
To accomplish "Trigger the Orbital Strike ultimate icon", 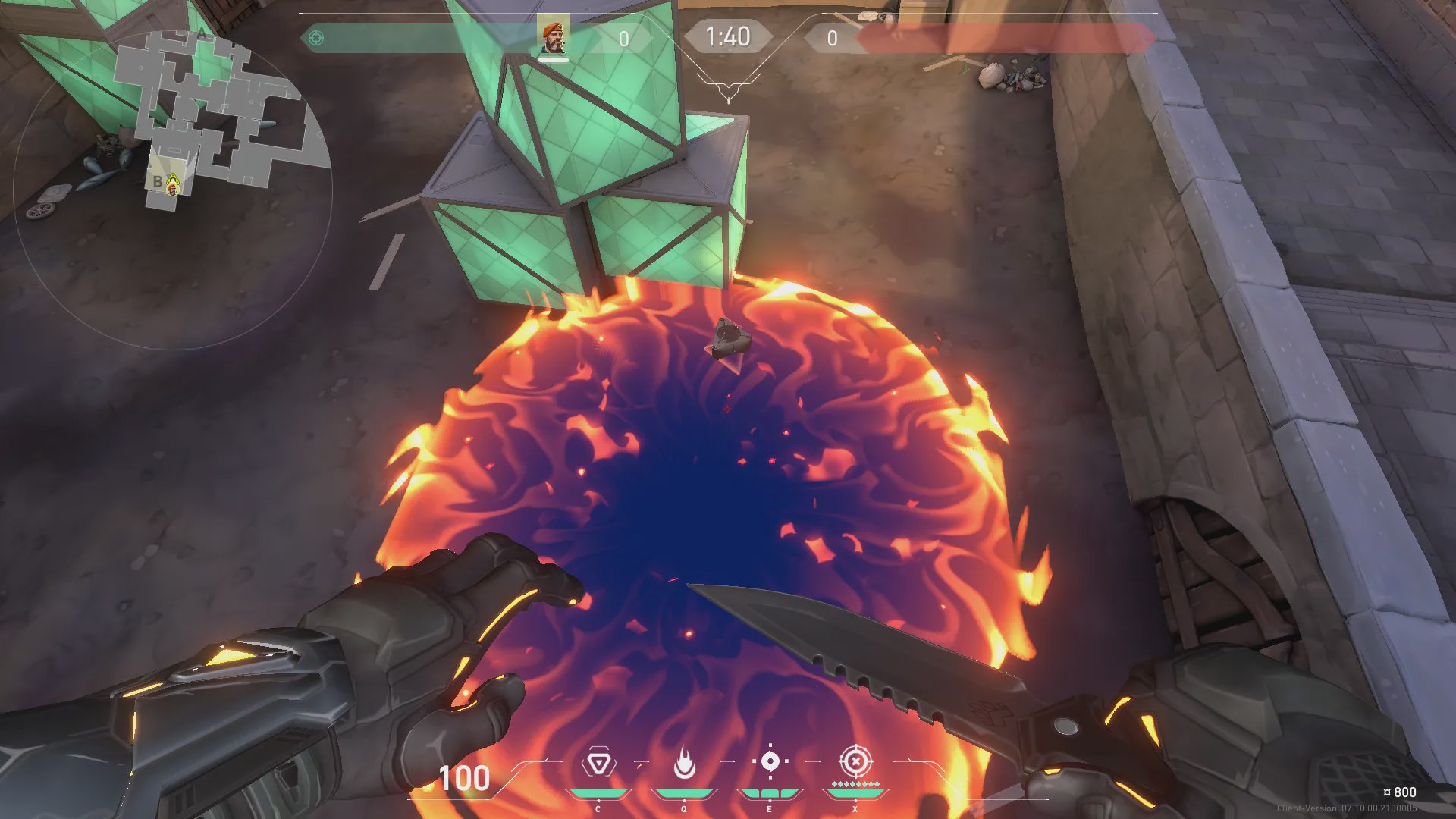I will click(x=855, y=761).
